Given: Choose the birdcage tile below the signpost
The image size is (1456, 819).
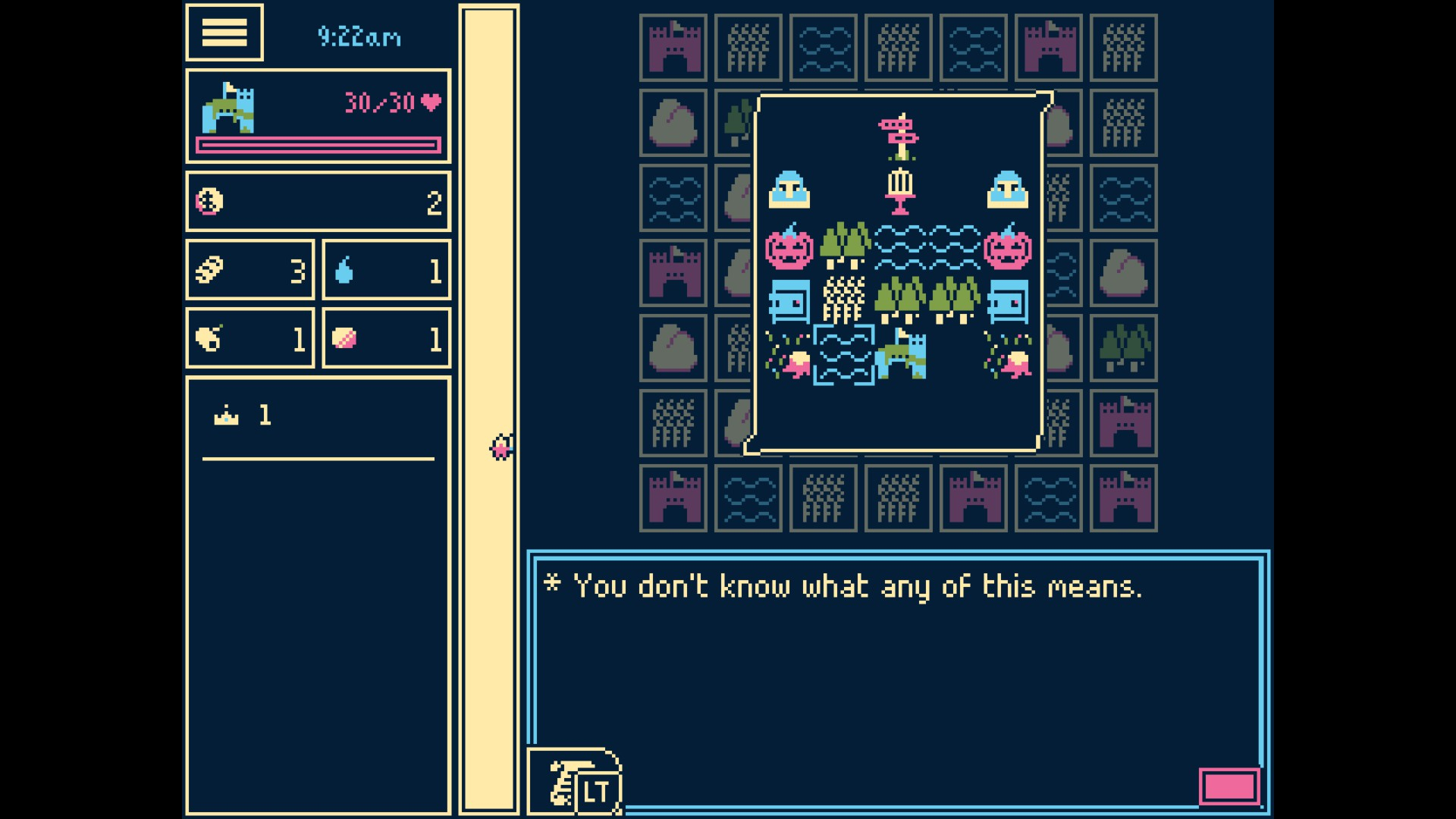Looking at the screenshot, I should (x=899, y=190).
